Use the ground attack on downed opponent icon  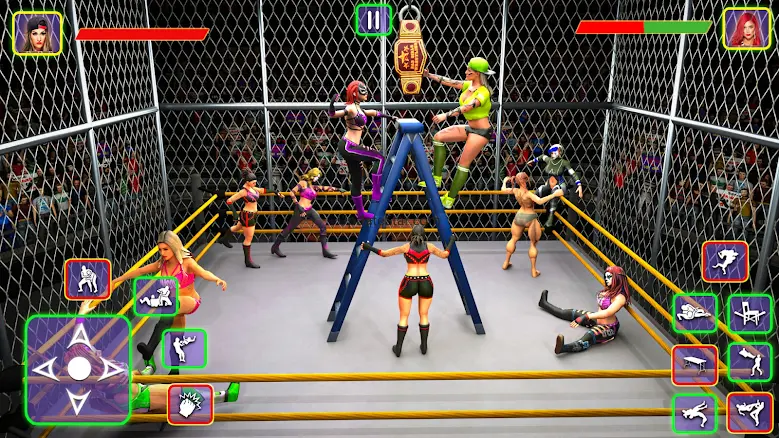pos(156,297)
